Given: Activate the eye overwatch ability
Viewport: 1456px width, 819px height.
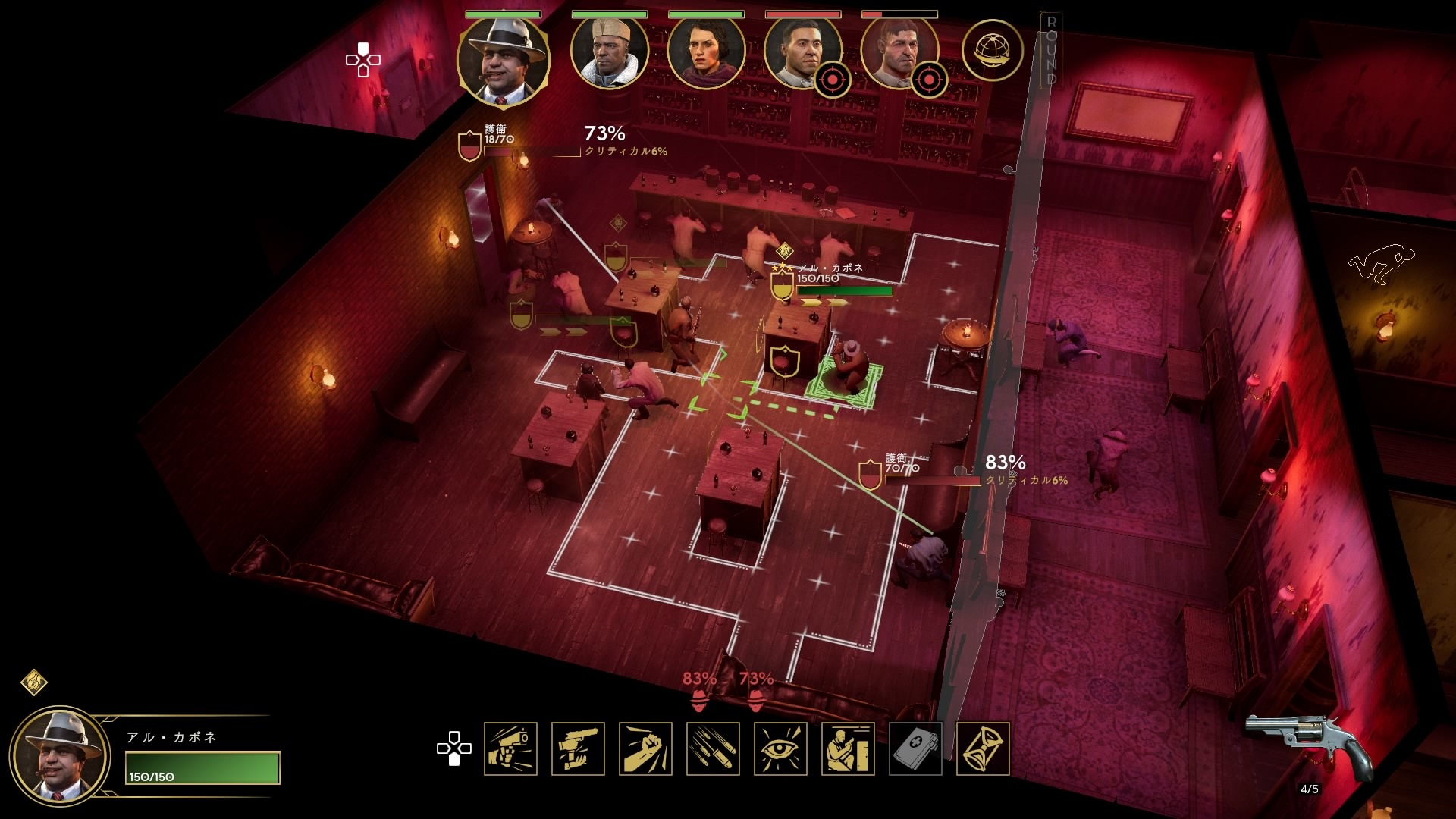Looking at the screenshot, I should coord(780,748).
